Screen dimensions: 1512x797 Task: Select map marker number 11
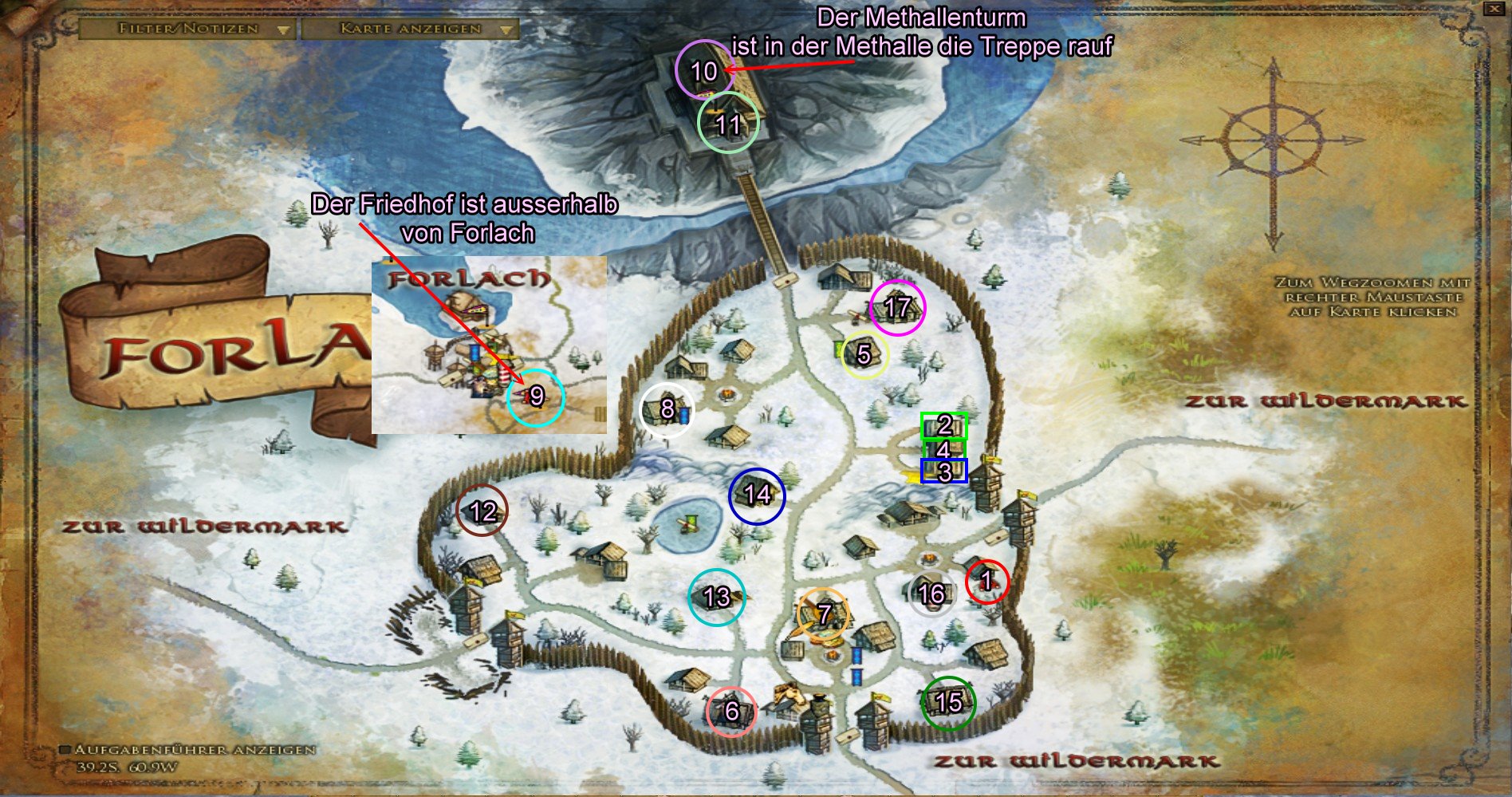[727, 124]
